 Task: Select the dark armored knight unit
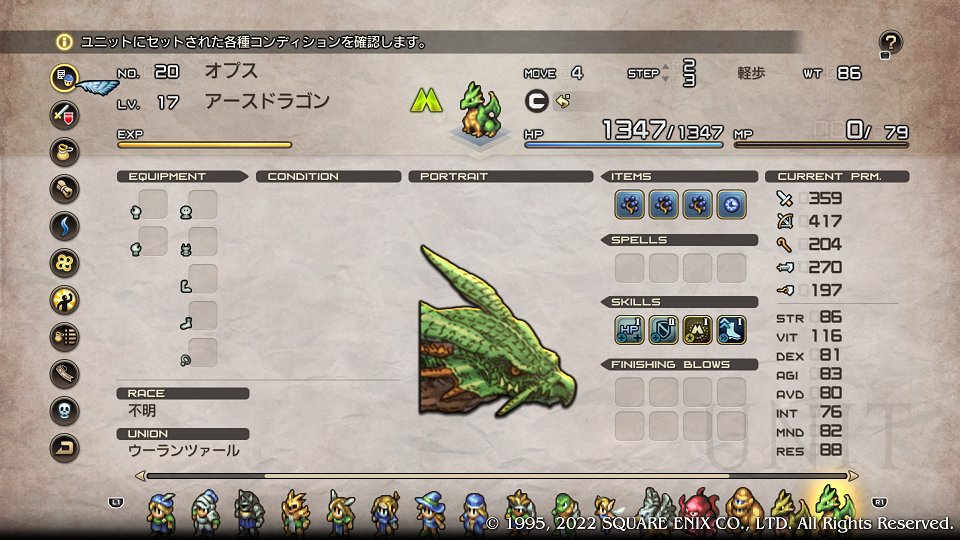click(249, 511)
